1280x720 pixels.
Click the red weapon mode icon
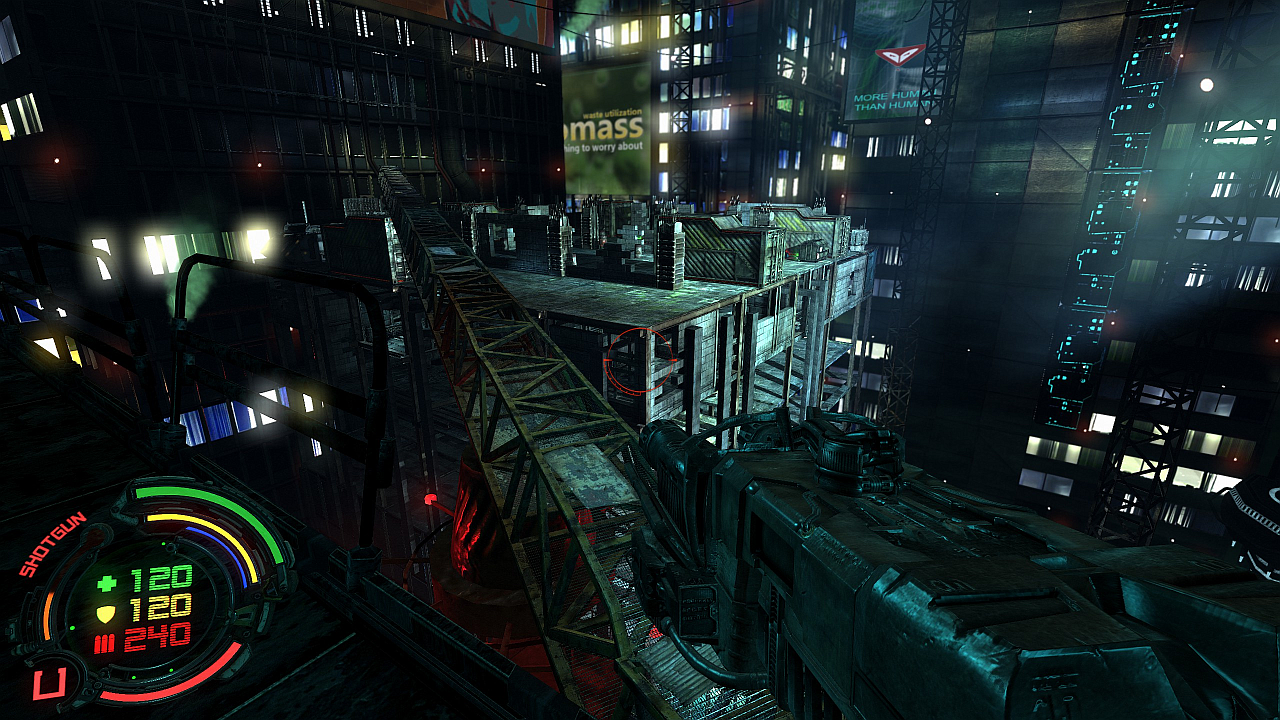tap(47, 684)
